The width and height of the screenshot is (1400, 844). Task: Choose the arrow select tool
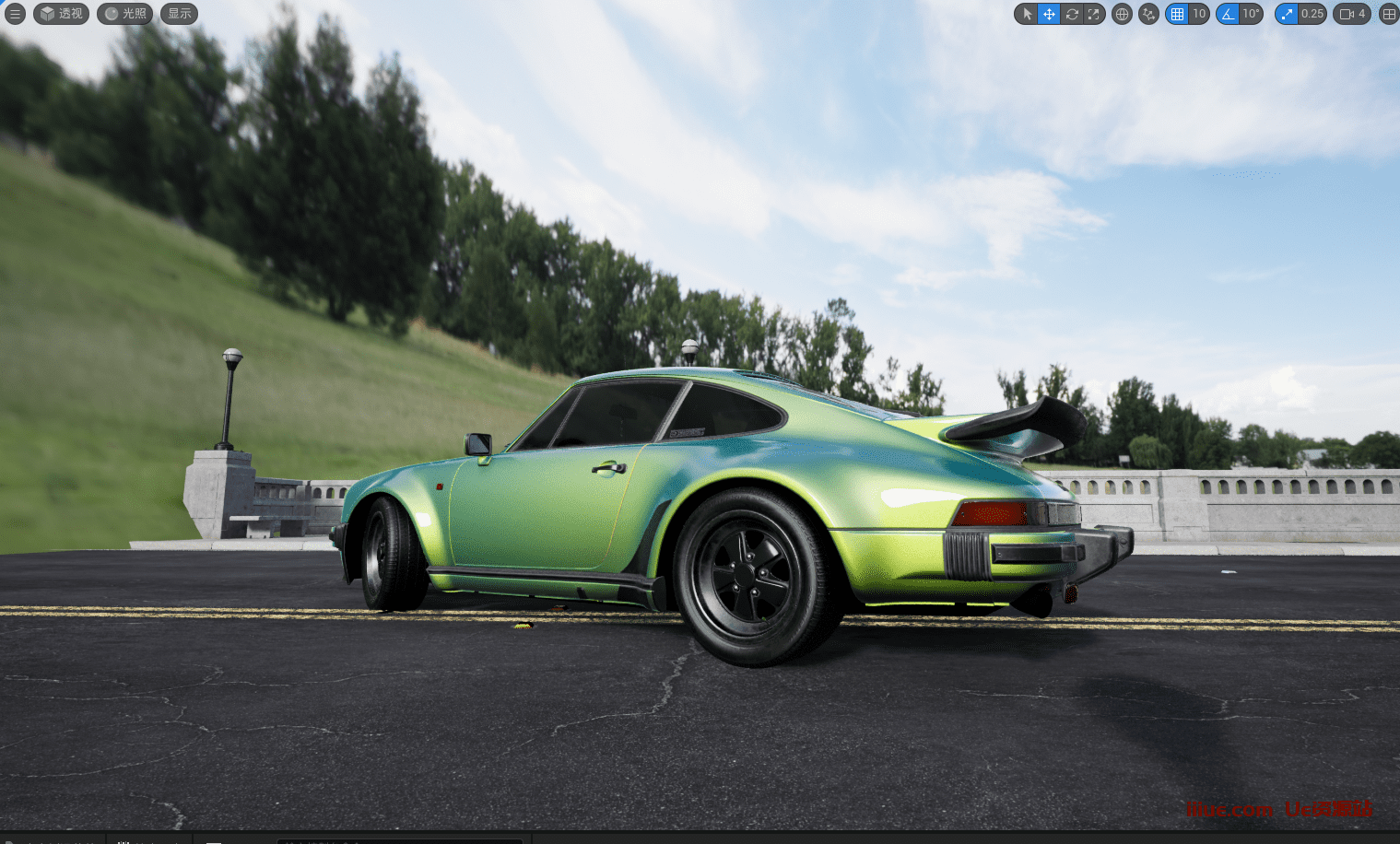[x=1027, y=14]
